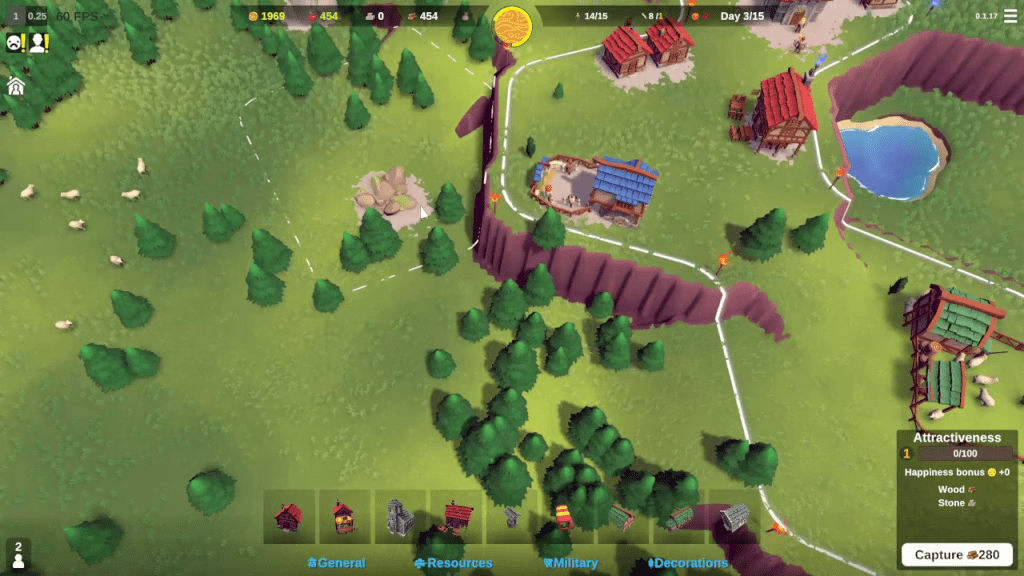Capture the territory for 280 wood
The image size is (1024, 576).
pos(957,555)
